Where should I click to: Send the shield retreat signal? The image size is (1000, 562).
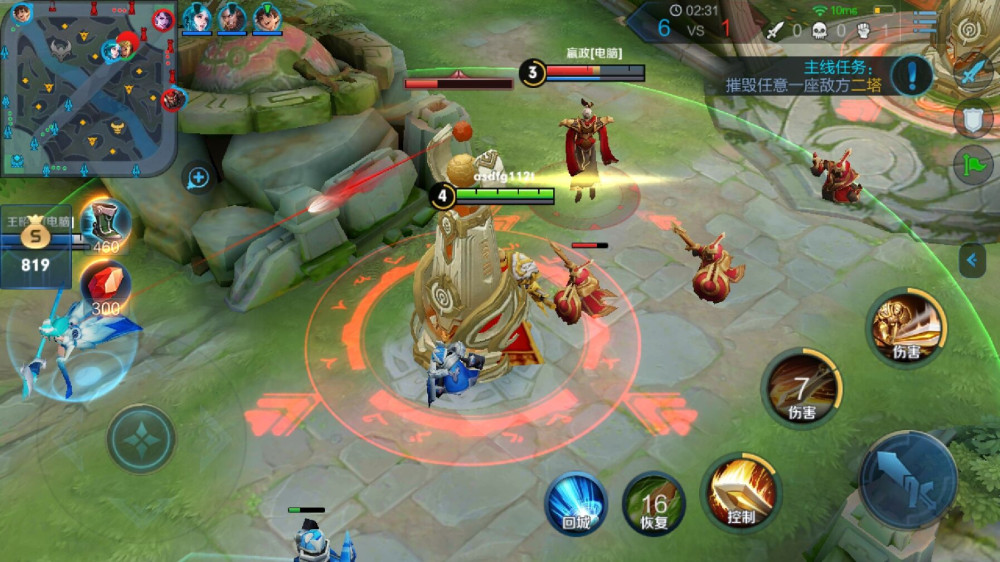point(973,119)
